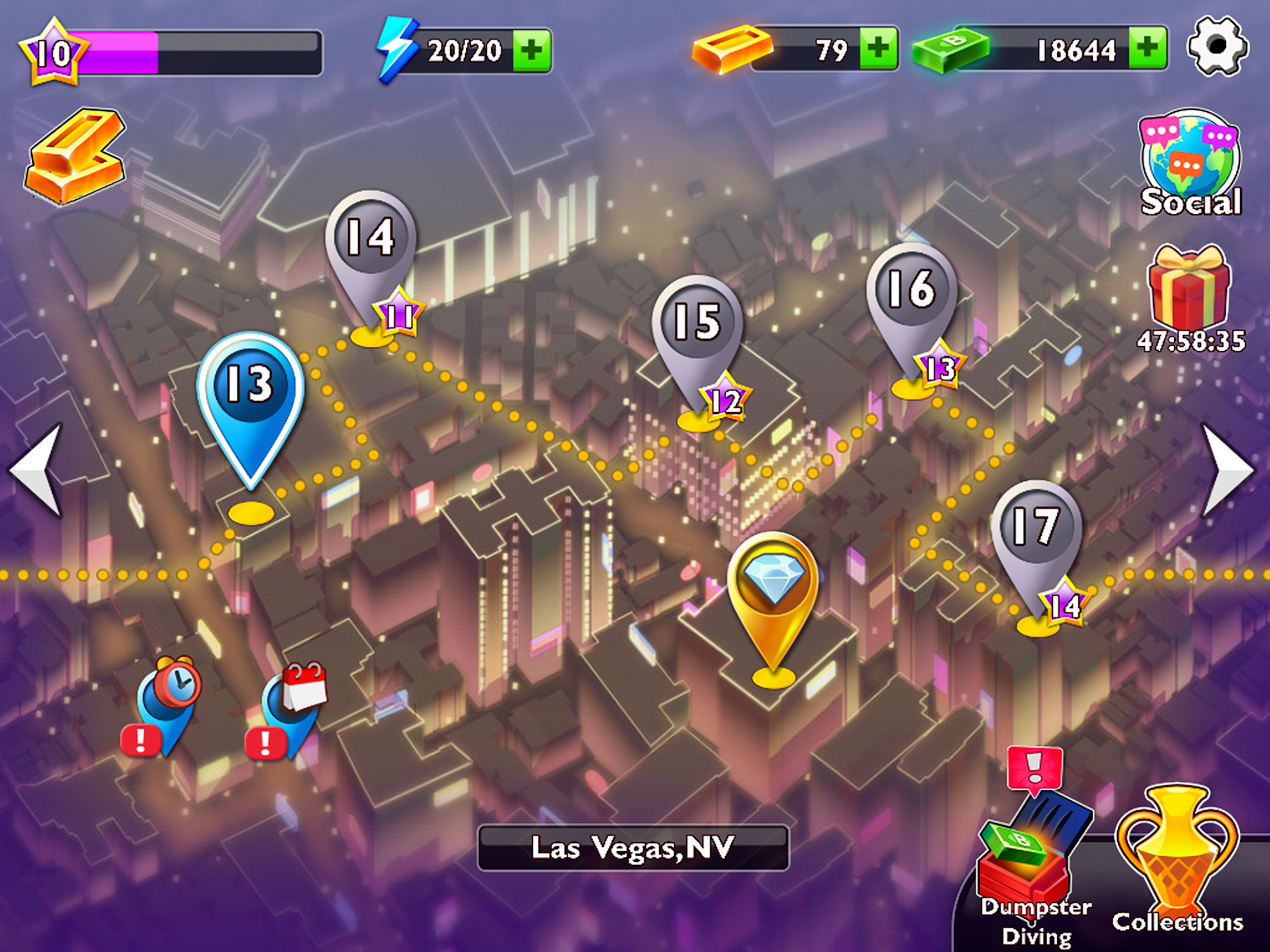Add more cash with the green plus

(x=1147, y=49)
